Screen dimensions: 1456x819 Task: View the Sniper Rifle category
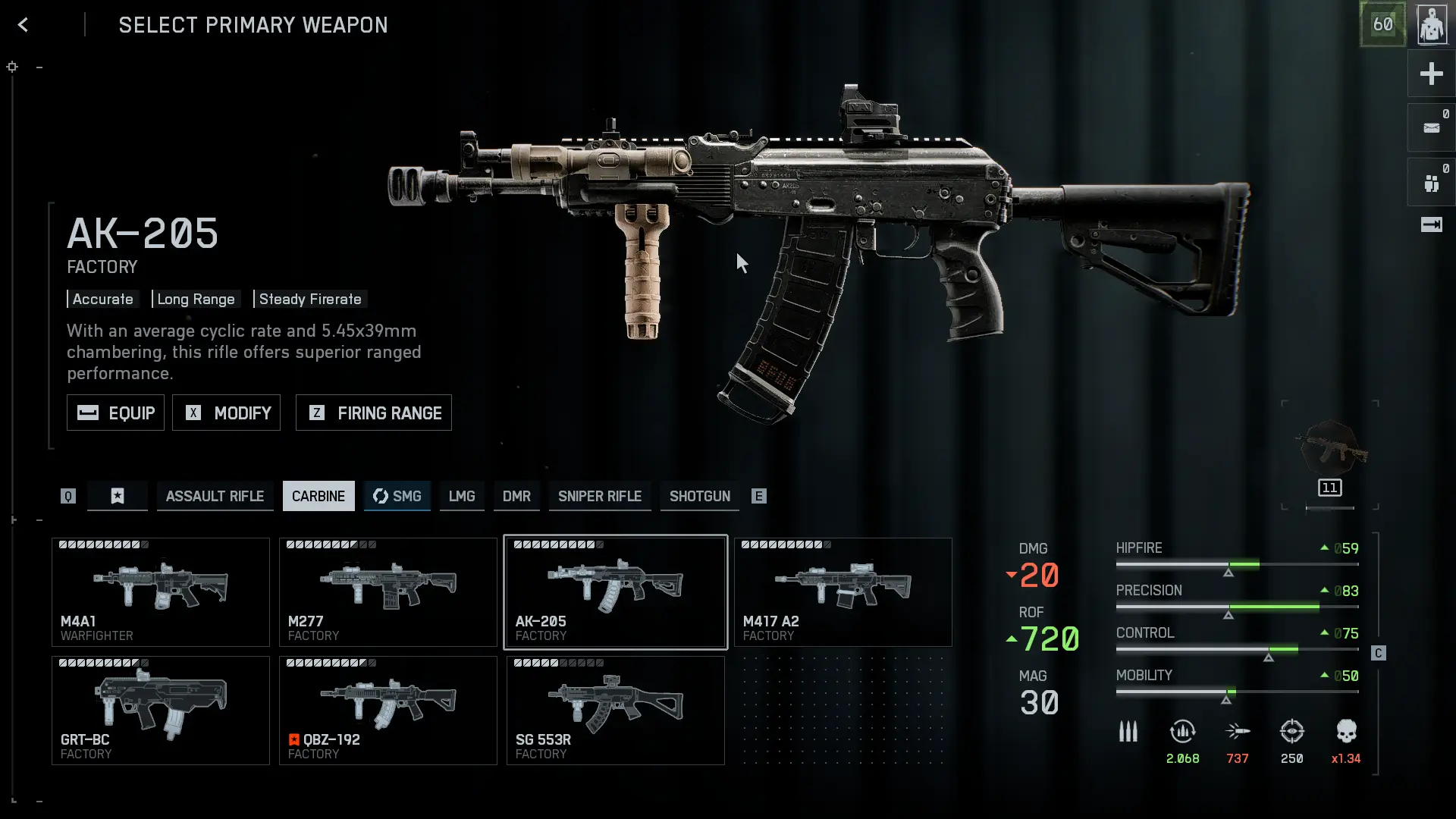pyautogui.click(x=600, y=496)
